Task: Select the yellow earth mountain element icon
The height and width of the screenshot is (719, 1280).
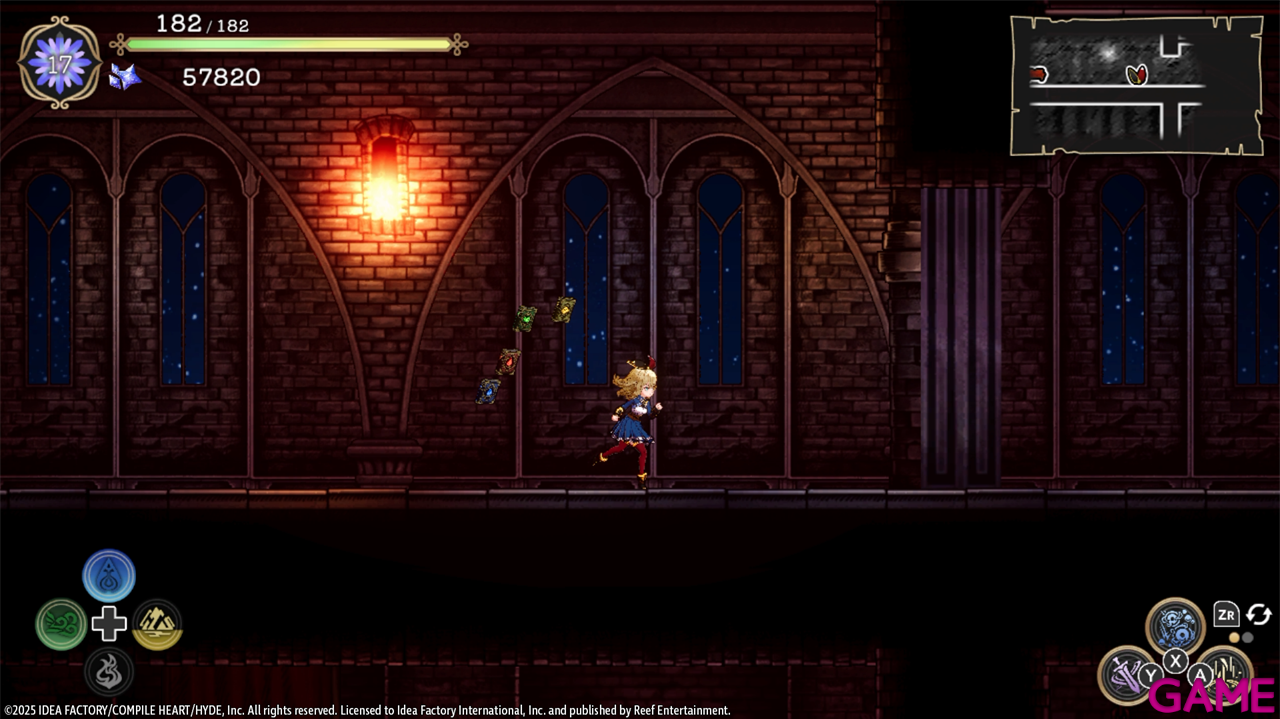Action: [x=157, y=625]
